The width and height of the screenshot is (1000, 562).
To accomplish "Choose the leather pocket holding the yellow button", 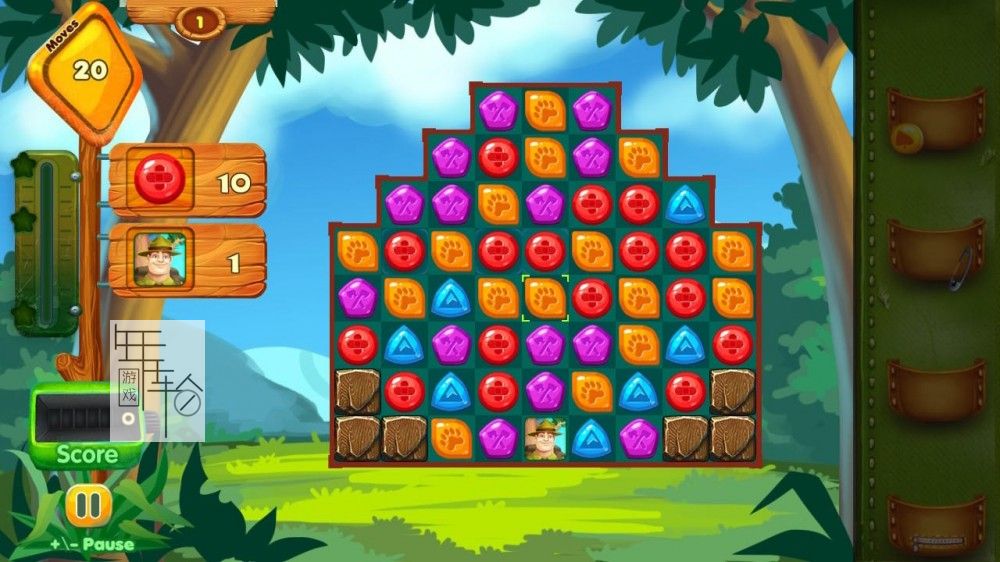I will [x=936, y=121].
